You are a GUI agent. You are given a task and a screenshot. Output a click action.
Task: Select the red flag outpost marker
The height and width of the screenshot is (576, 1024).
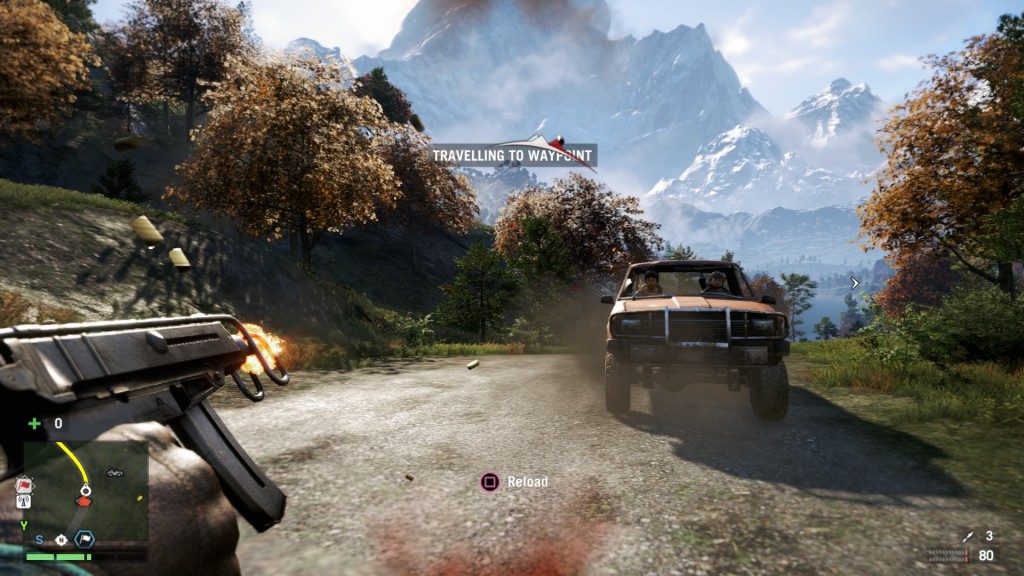(24, 485)
